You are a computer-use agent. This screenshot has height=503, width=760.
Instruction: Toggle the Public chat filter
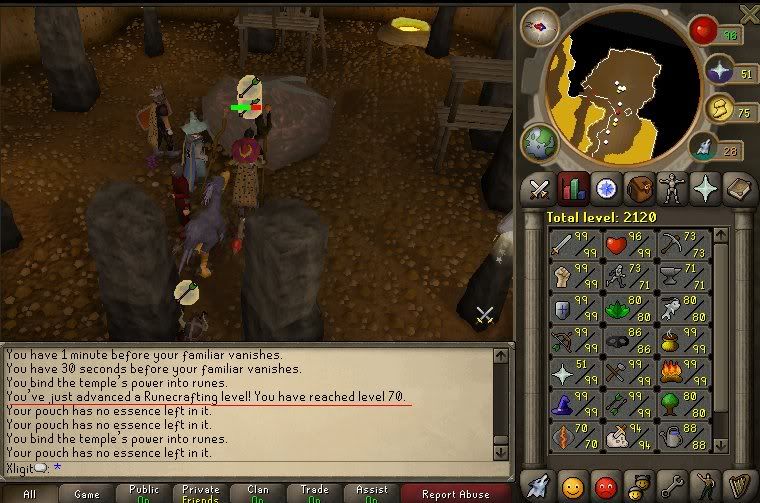click(x=142, y=493)
